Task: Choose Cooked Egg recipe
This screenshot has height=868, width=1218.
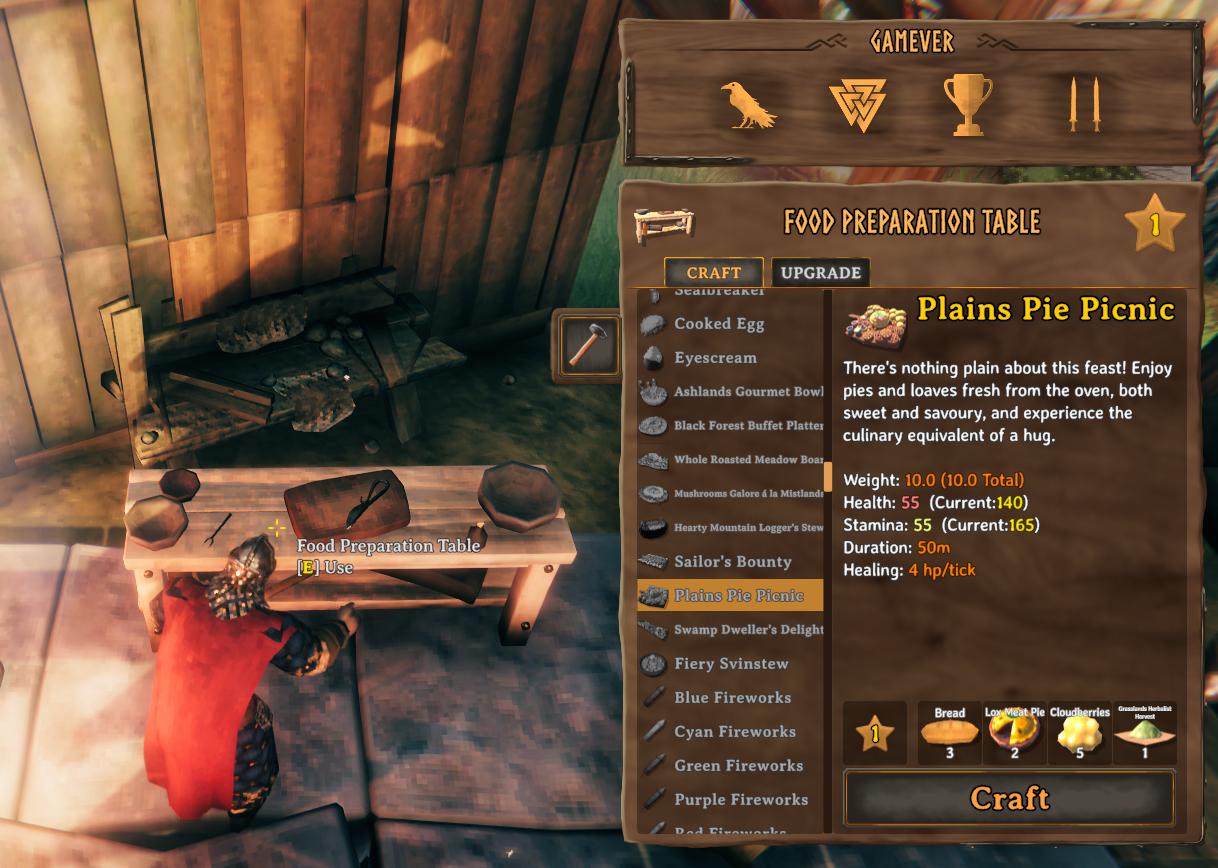Action: (718, 324)
